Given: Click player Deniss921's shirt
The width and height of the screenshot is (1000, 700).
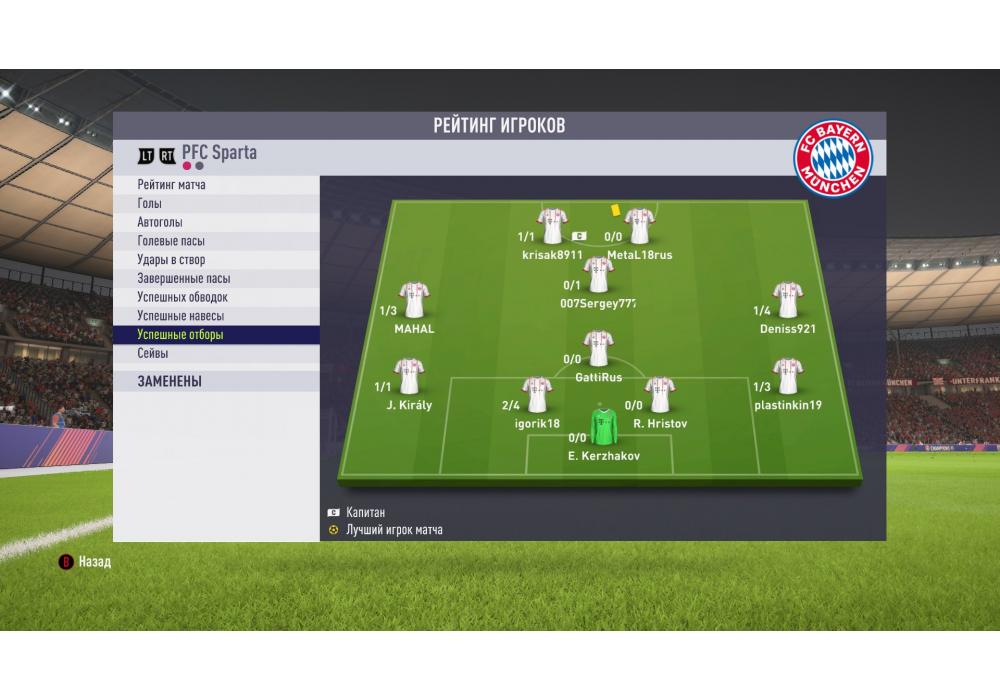Looking at the screenshot, I should click(x=787, y=299).
